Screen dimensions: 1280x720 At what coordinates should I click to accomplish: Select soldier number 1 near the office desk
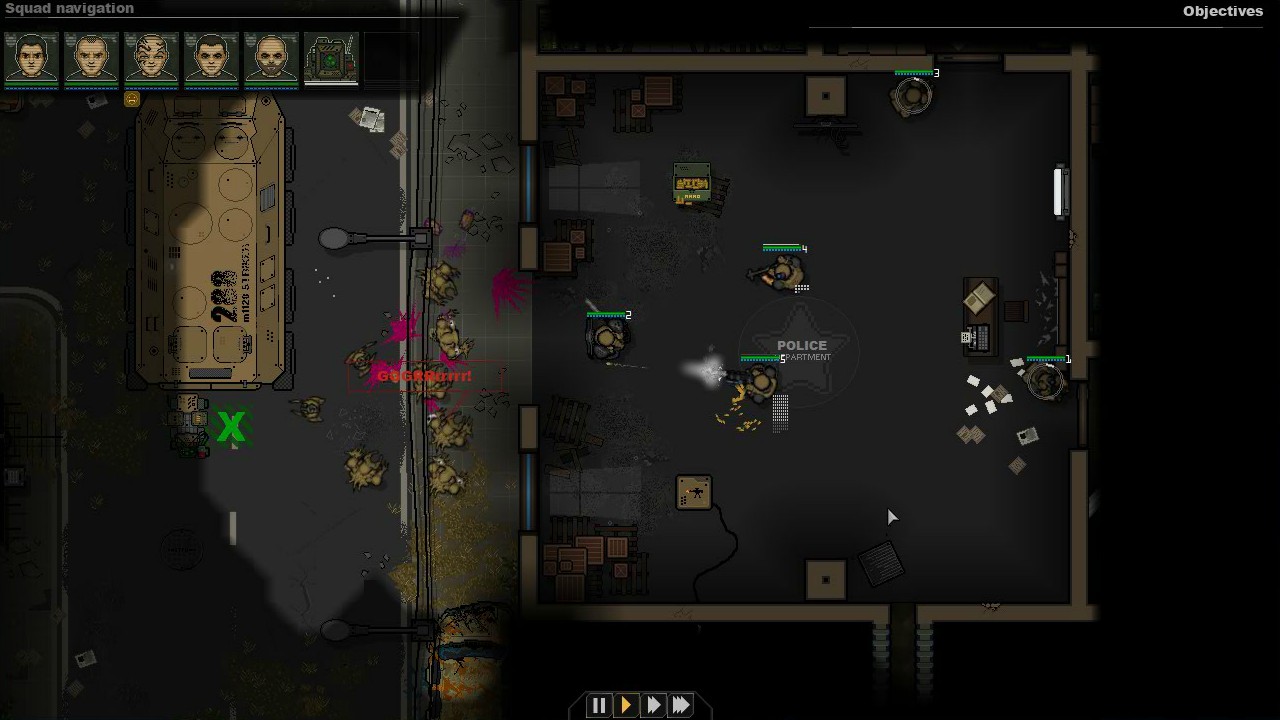tap(1043, 380)
